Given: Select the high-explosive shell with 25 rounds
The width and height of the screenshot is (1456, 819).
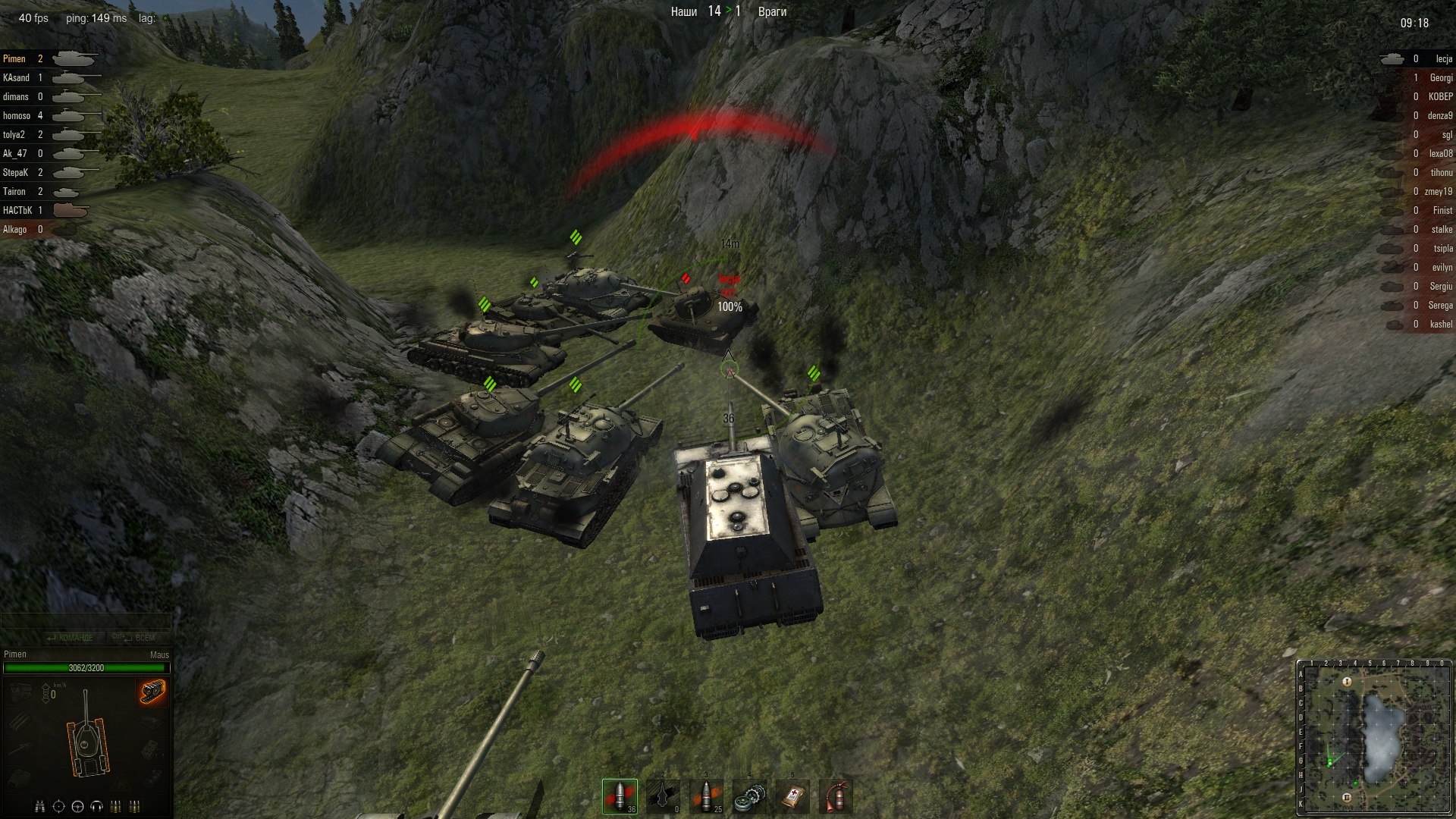Looking at the screenshot, I should click(x=706, y=796).
